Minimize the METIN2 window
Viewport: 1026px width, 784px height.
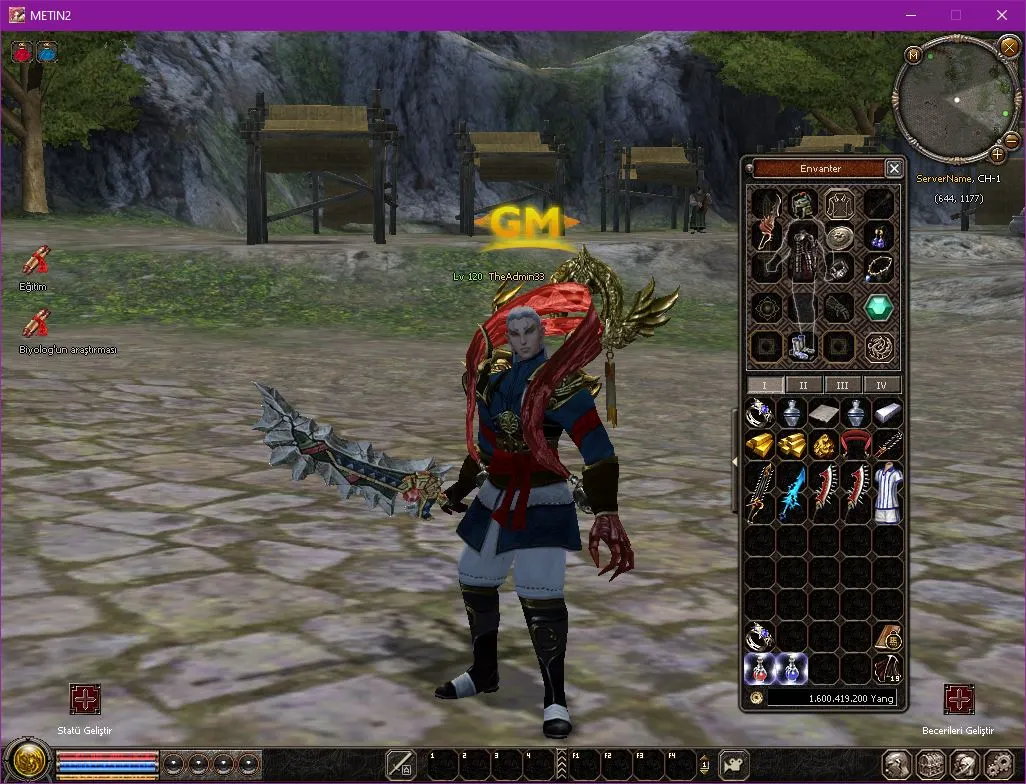point(909,15)
